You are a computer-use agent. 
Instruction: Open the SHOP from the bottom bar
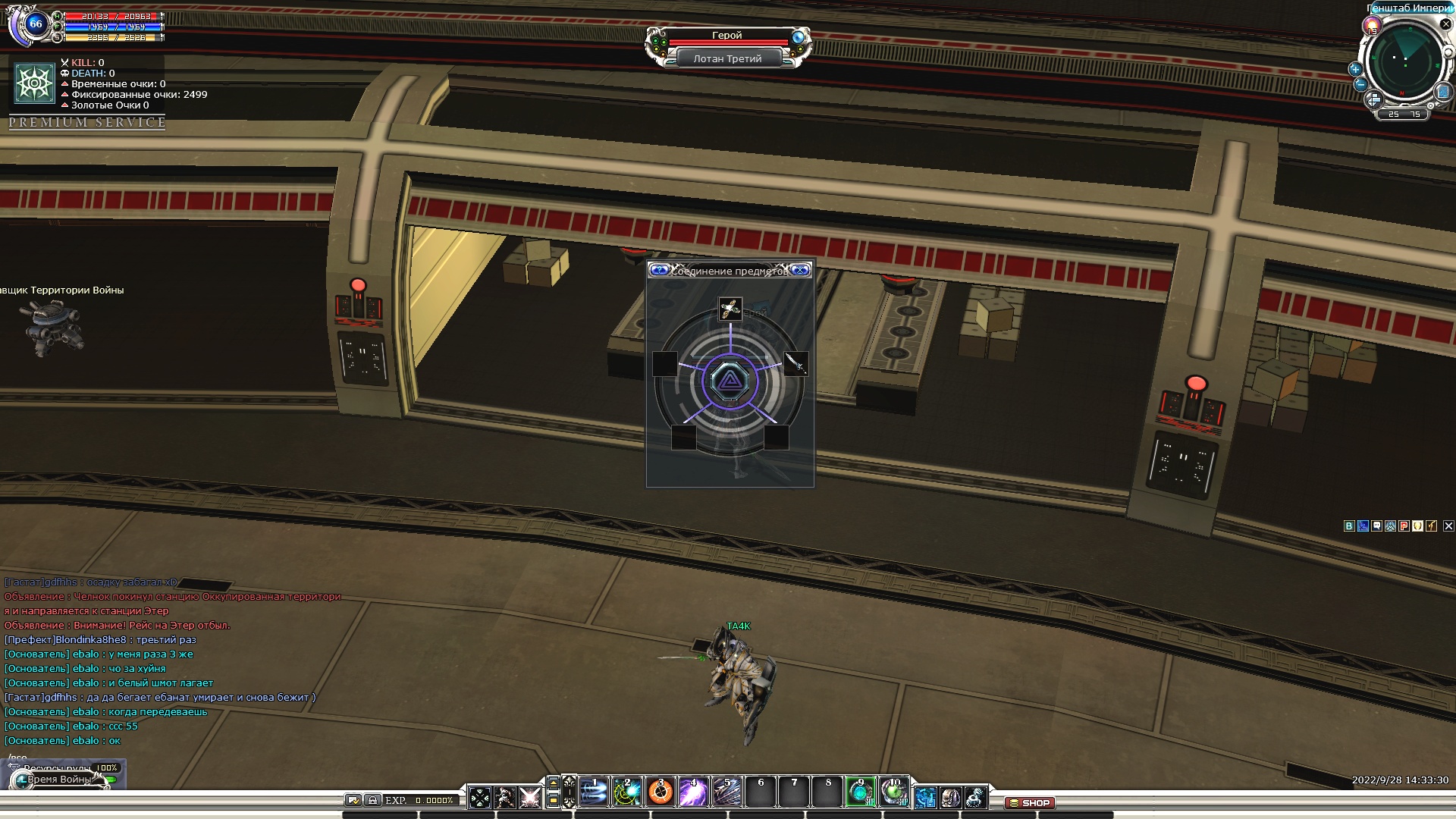coord(1030,802)
